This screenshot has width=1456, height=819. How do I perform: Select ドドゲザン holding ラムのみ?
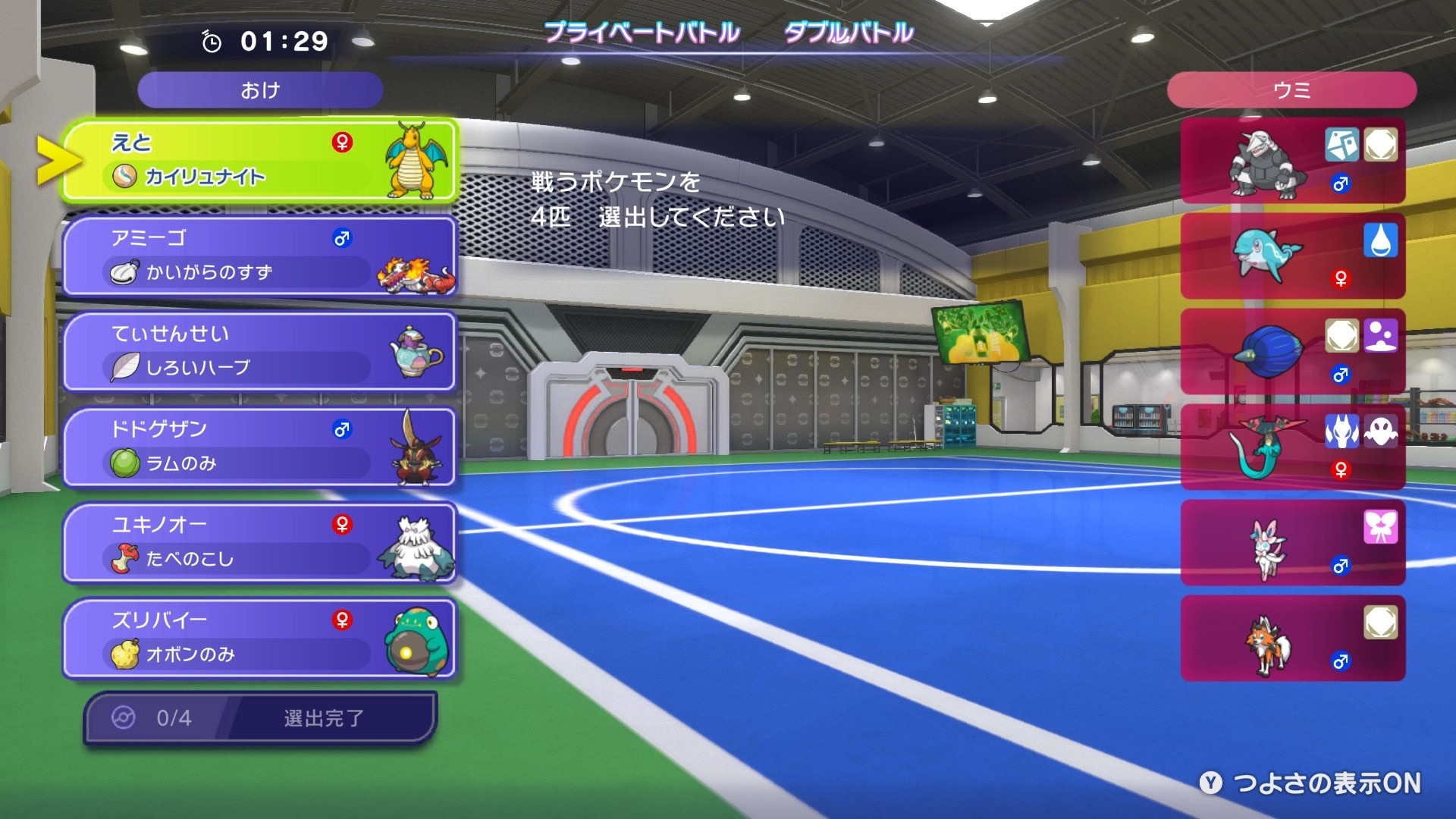point(259,447)
